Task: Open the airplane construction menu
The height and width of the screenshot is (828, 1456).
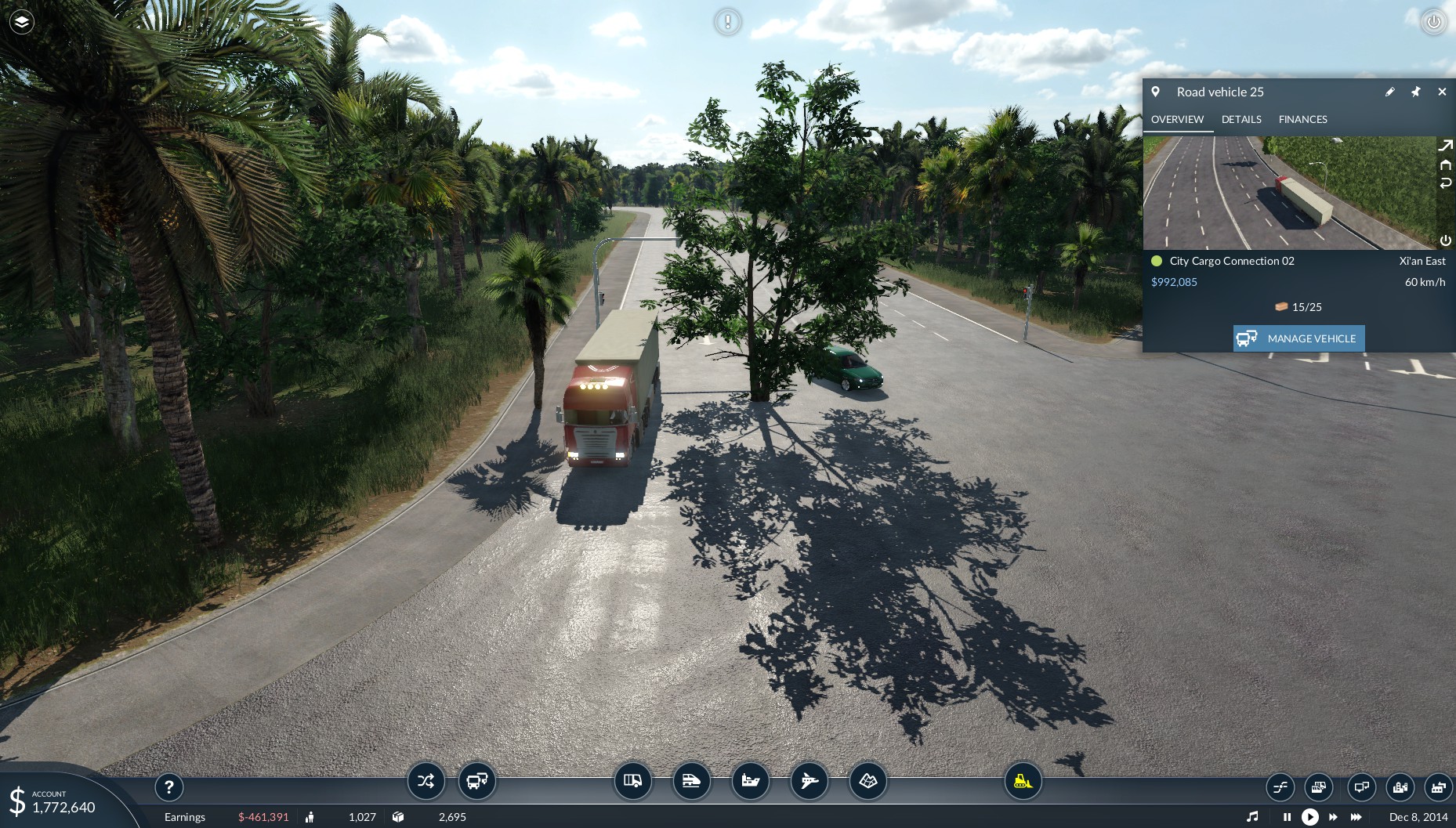Action: click(809, 780)
